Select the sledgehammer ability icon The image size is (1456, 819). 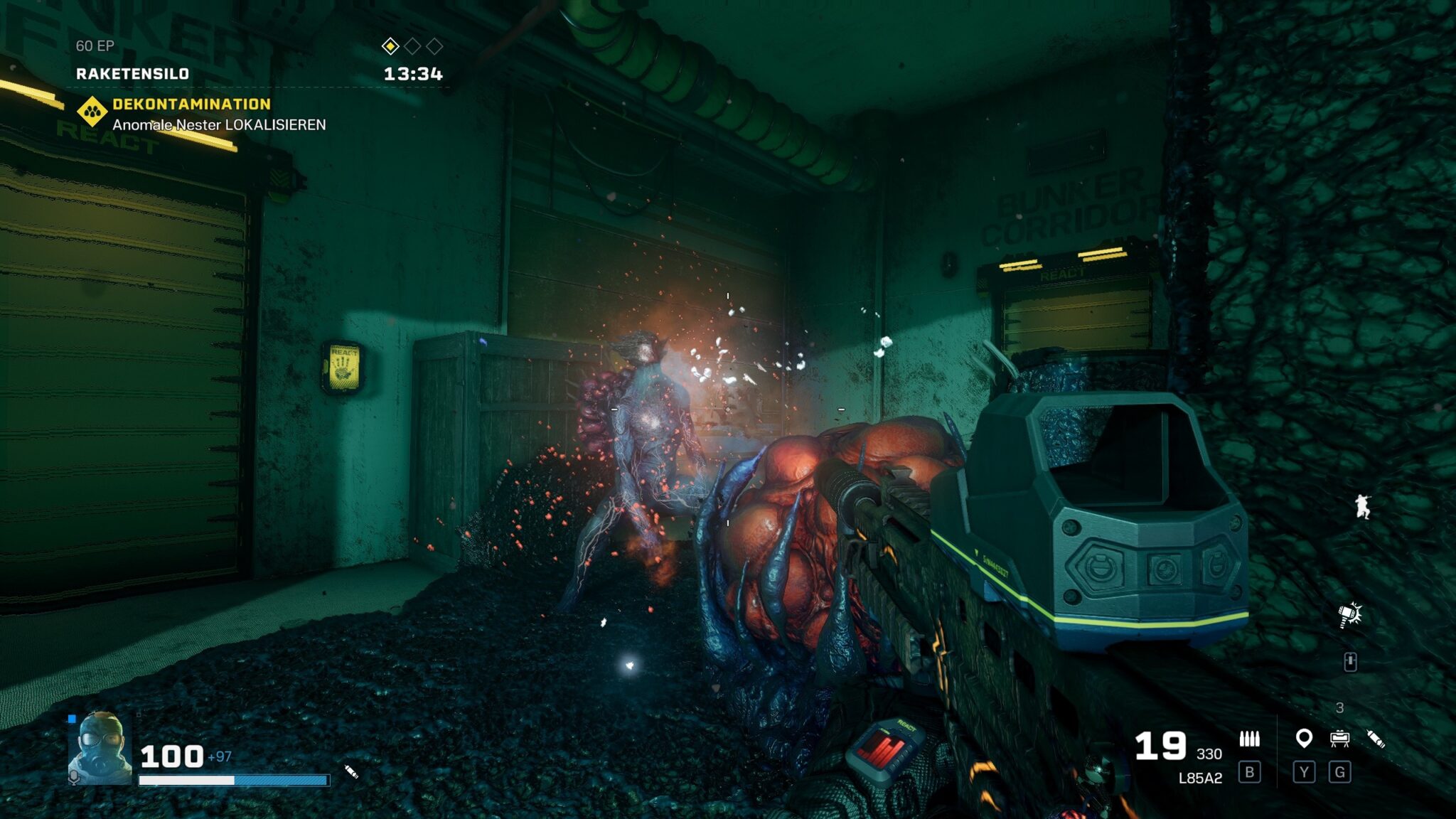point(1349,614)
